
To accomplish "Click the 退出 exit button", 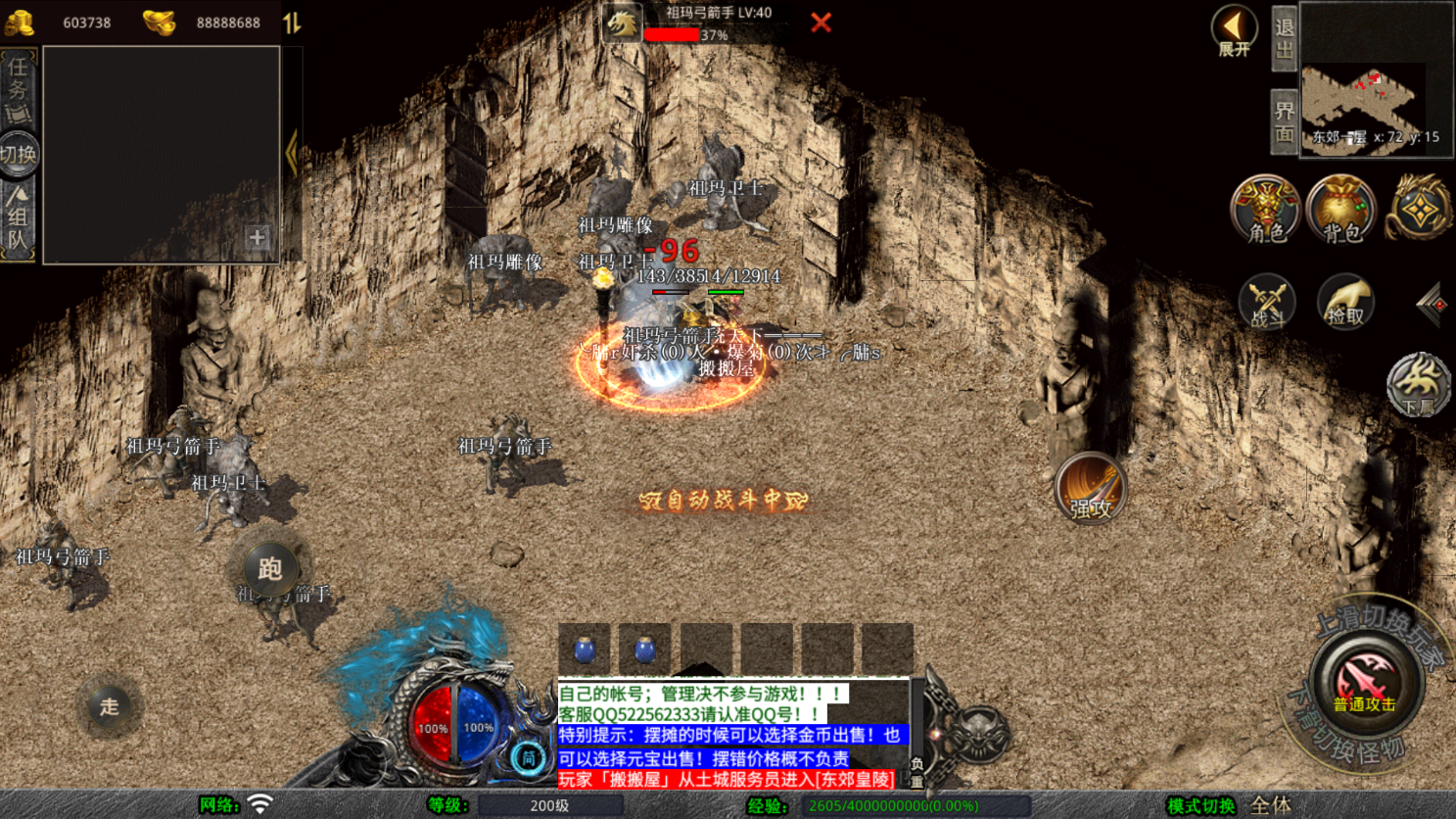I will [x=1285, y=39].
